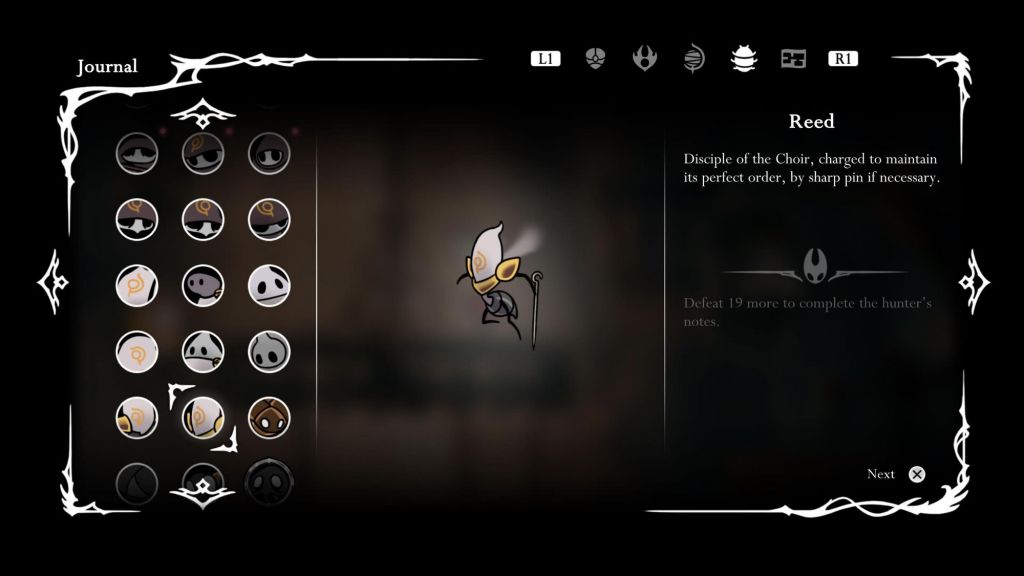Click the ornate up arrow above list
This screenshot has width=1024, height=576.
pyautogui.click(x=203, y=115)
